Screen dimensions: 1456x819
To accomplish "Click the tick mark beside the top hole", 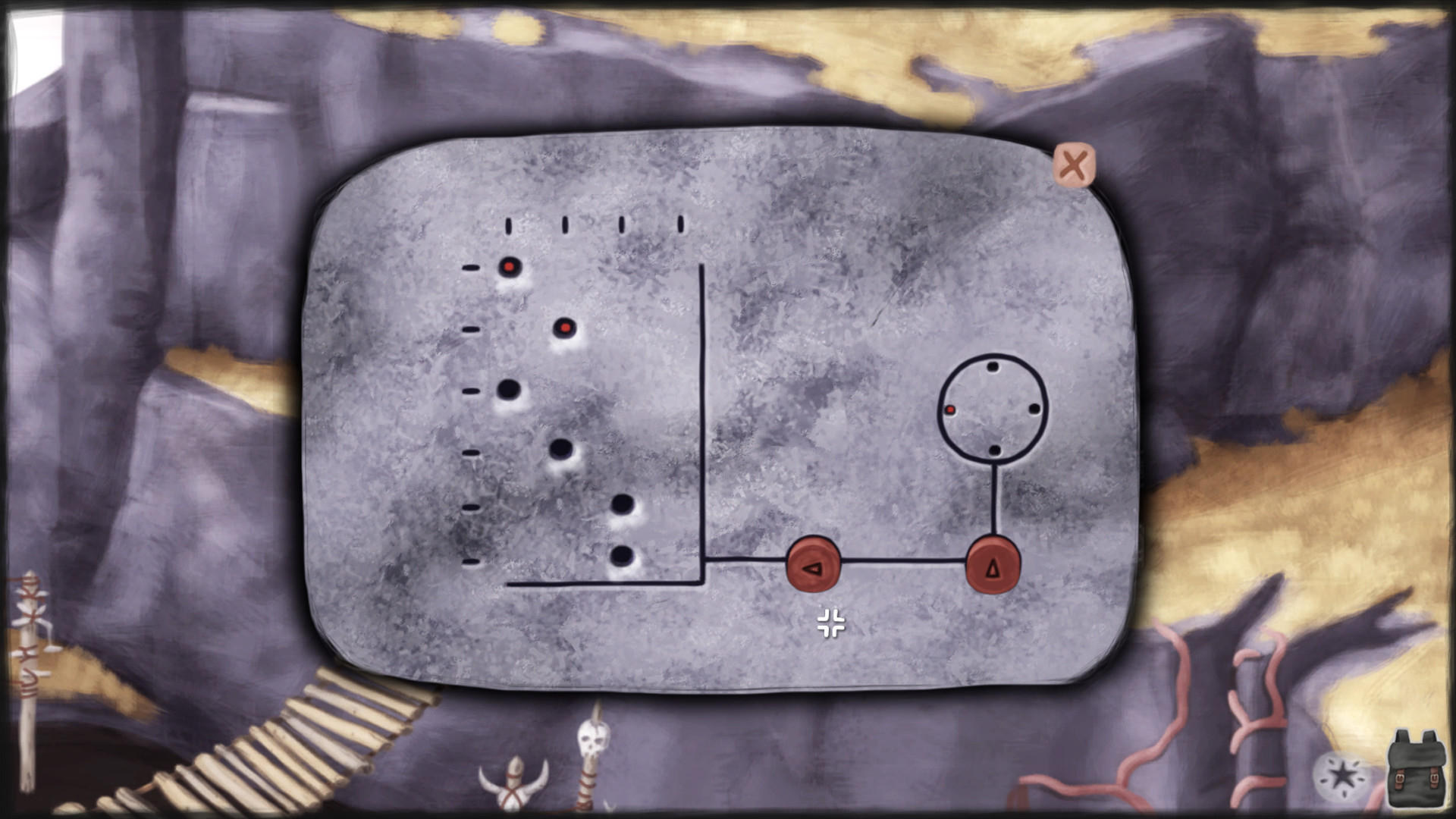I will point(470,267).
